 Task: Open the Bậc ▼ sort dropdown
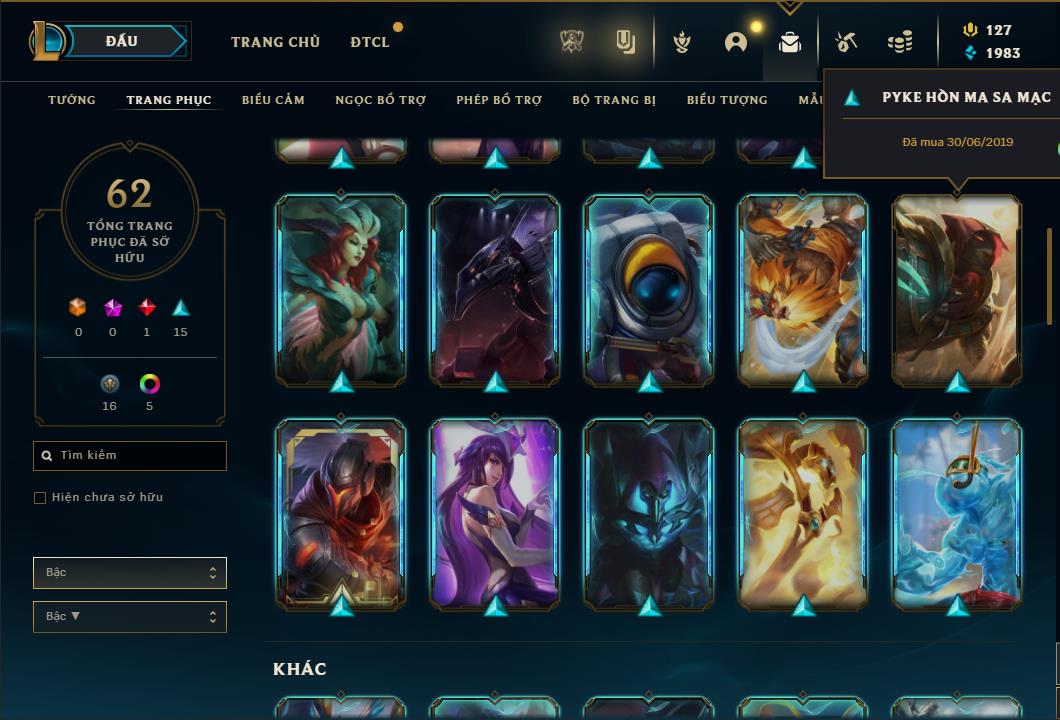pos(130,616)
